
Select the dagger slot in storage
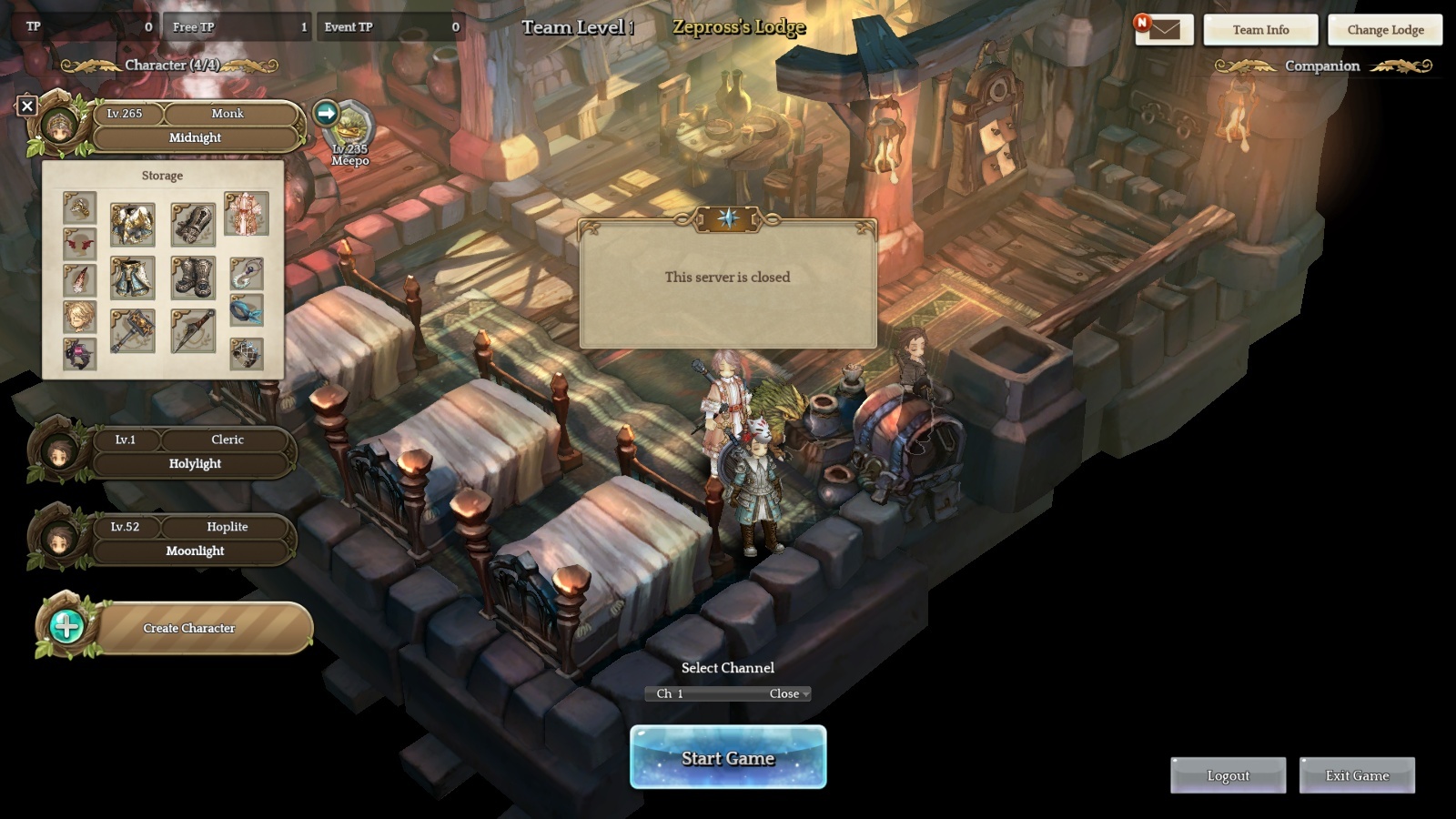(x=193, y=330)
